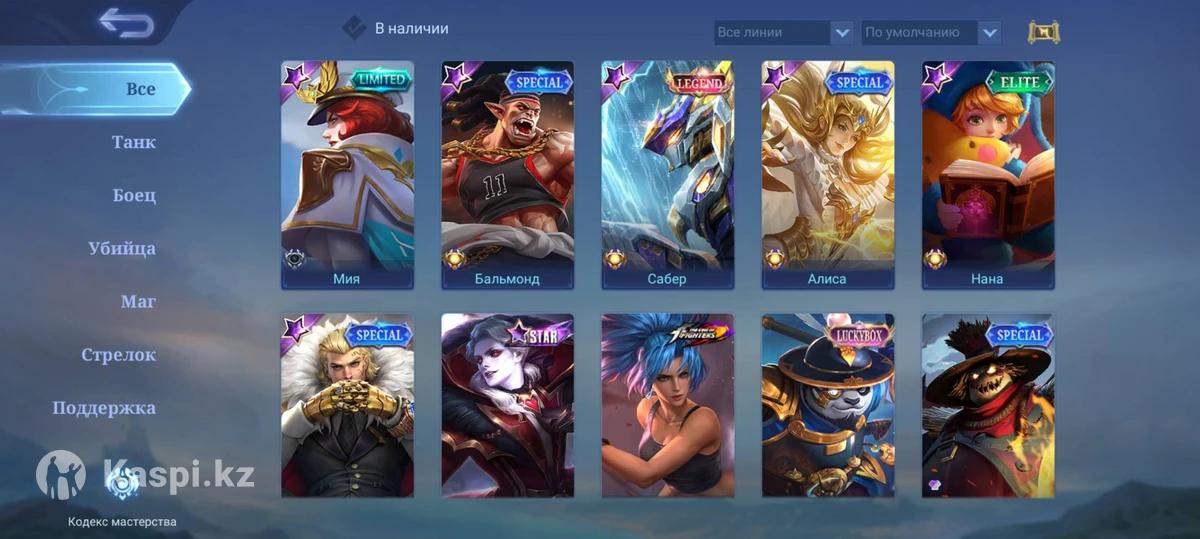
Task: Select the Мия hero card
Action: [x=347, y=175]
